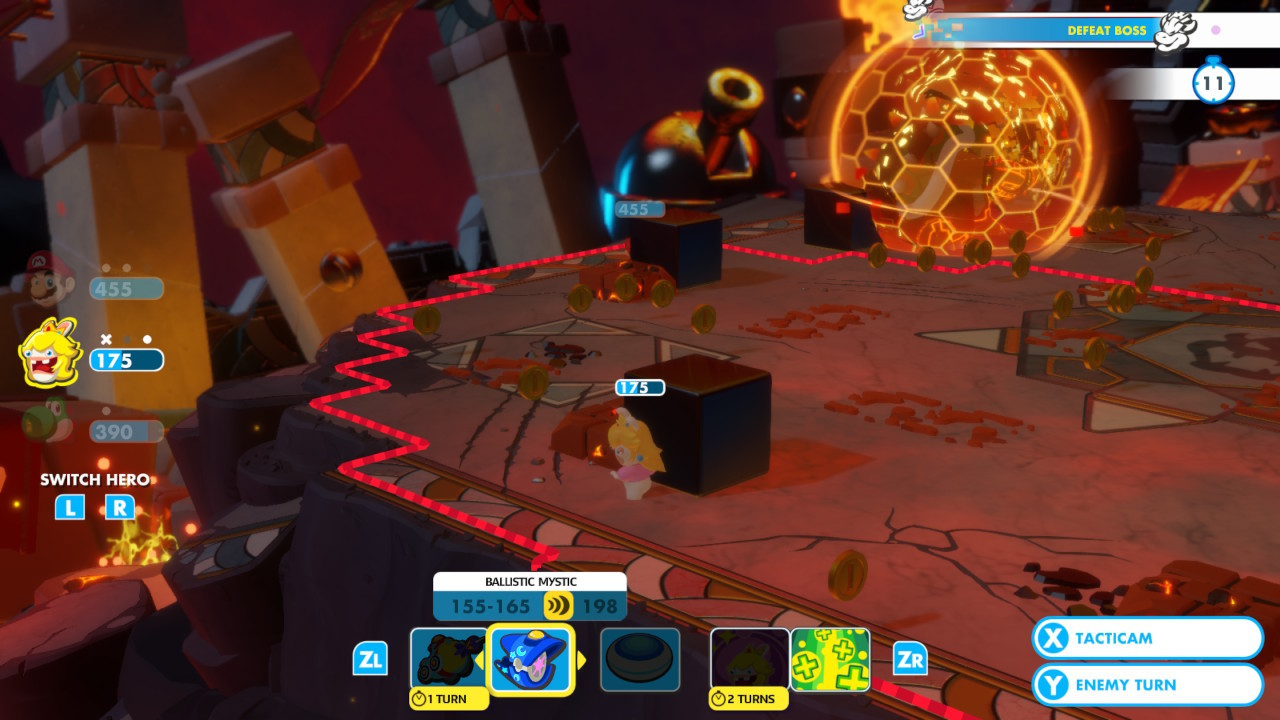Toggle the ZL shoulder button indicator
This screenshot has width=1280, height=720.
pos(371,659)
